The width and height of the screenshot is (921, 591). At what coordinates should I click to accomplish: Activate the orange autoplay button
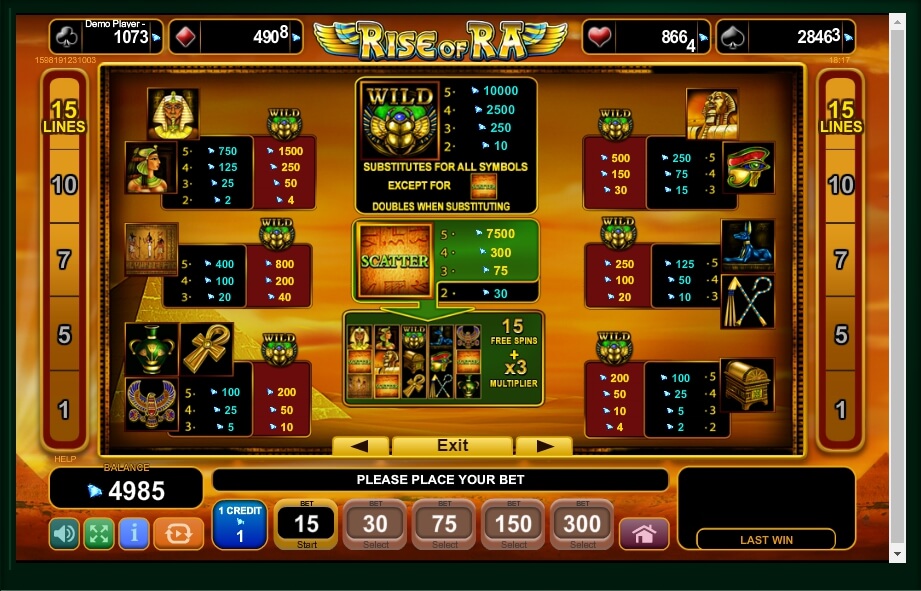[178, 534]
